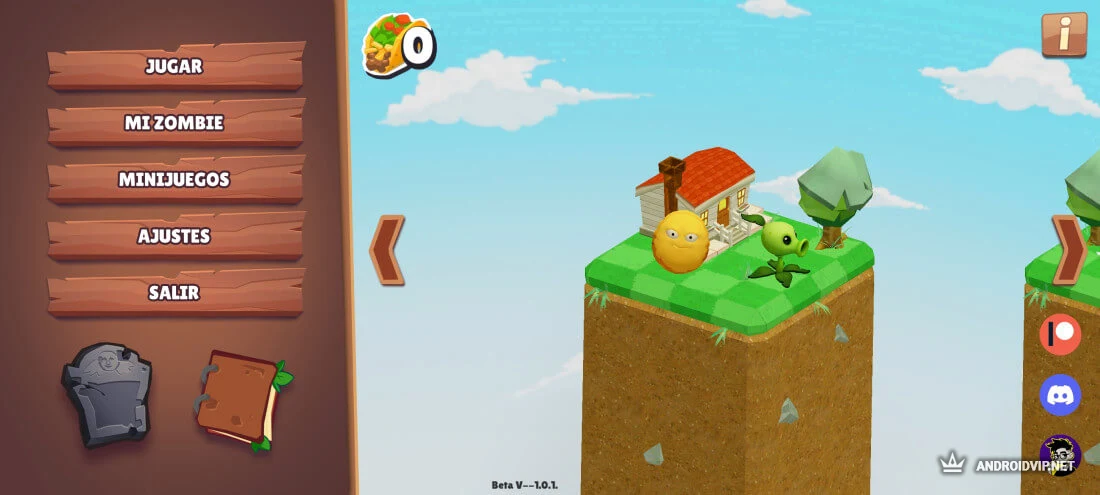This screenshot has width=1100, height=495.
Task: Click the round character avatar icon
Action: 1060,455
